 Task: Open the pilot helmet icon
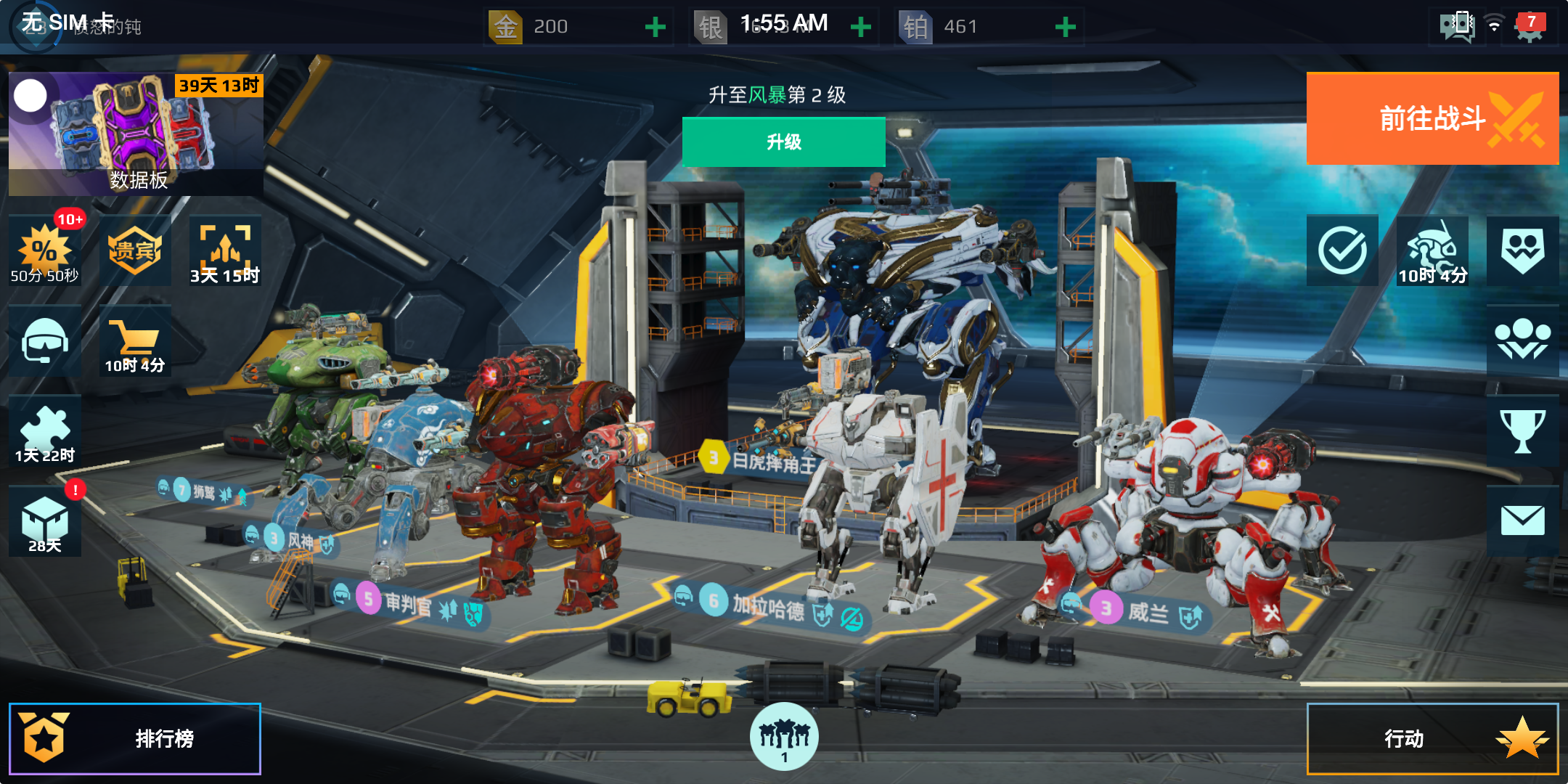tap(44, 341)
